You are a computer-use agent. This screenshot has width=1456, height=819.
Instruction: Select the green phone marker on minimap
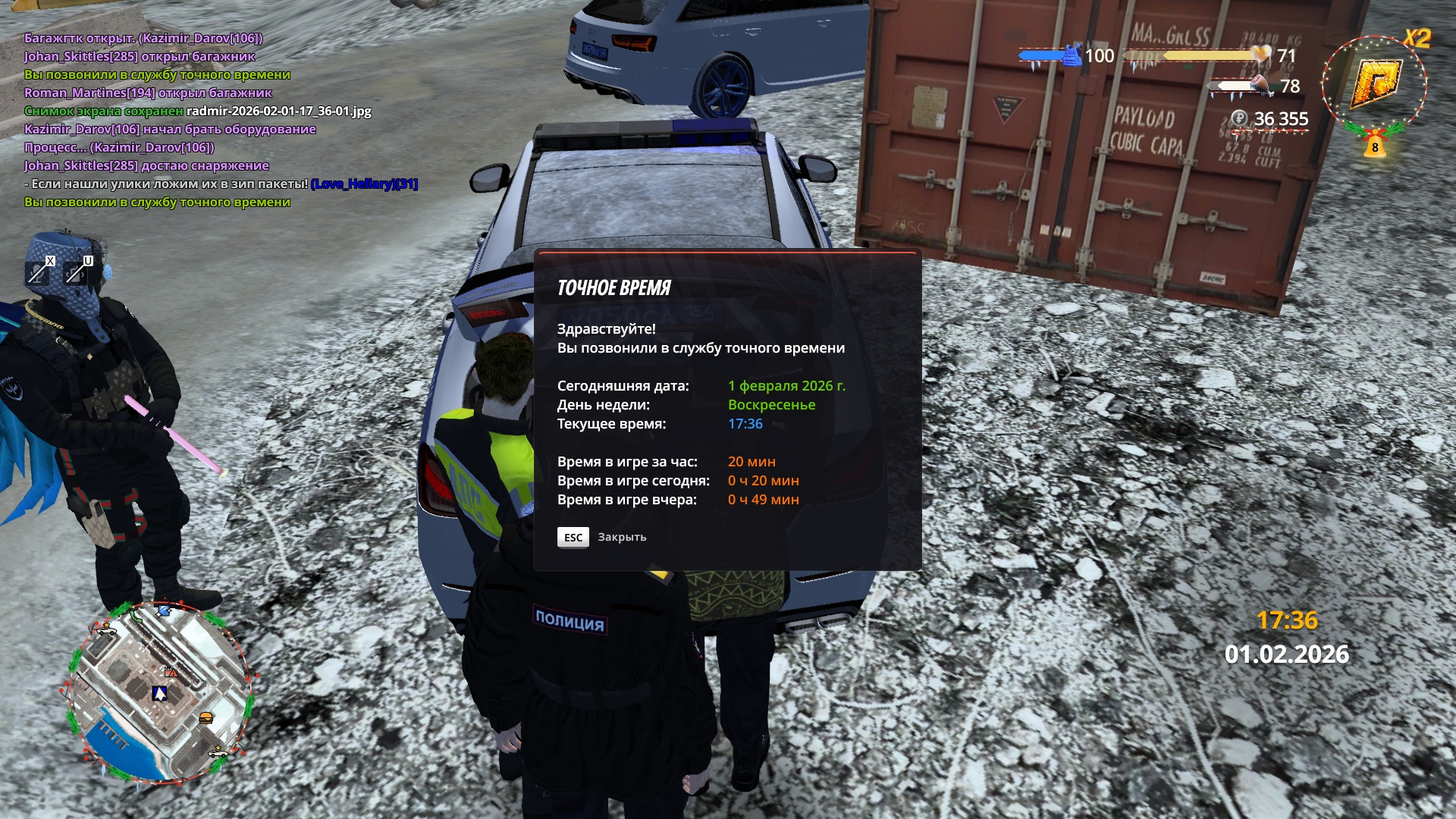click(136, 616)
